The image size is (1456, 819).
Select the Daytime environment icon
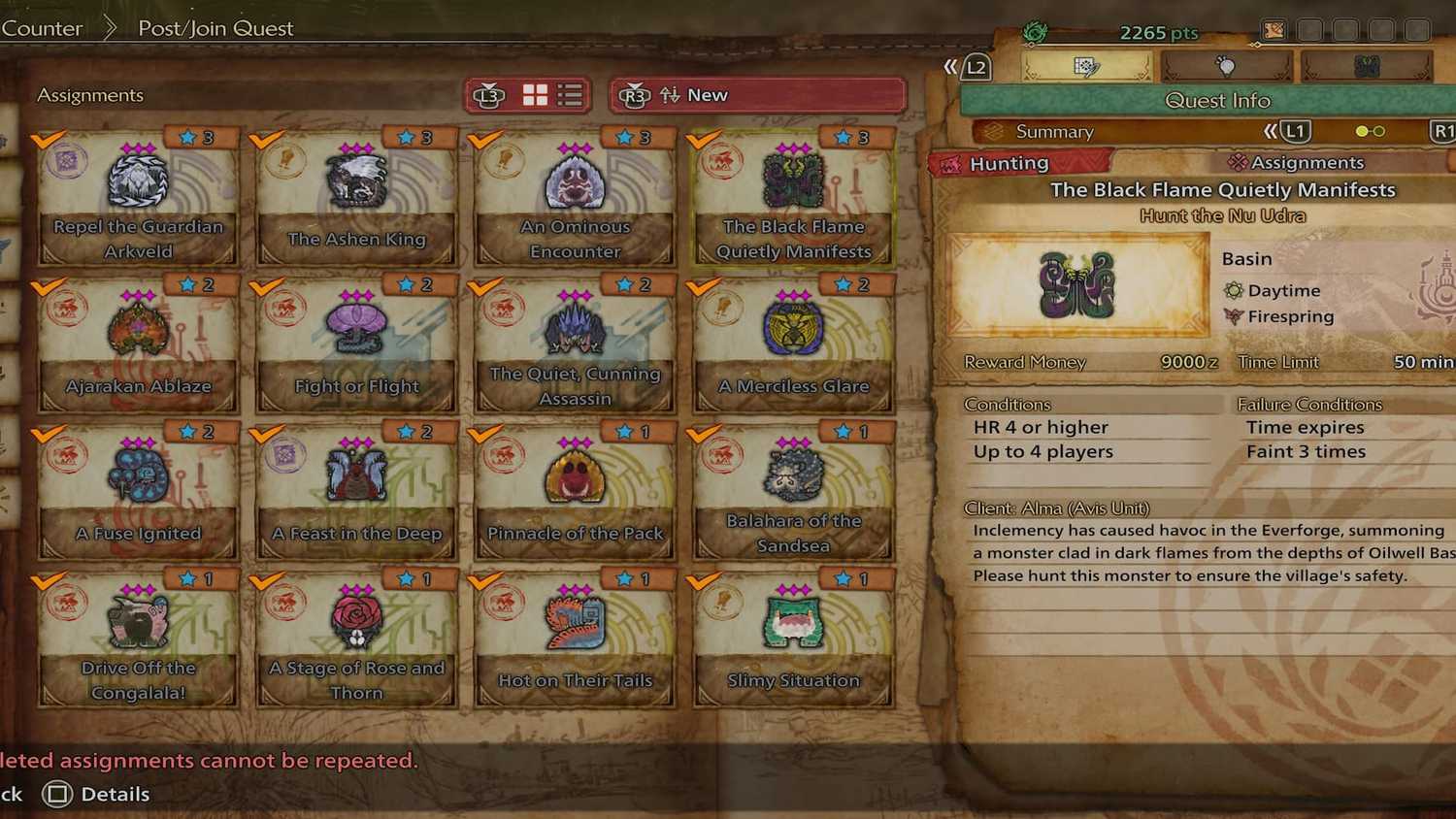1233,289
